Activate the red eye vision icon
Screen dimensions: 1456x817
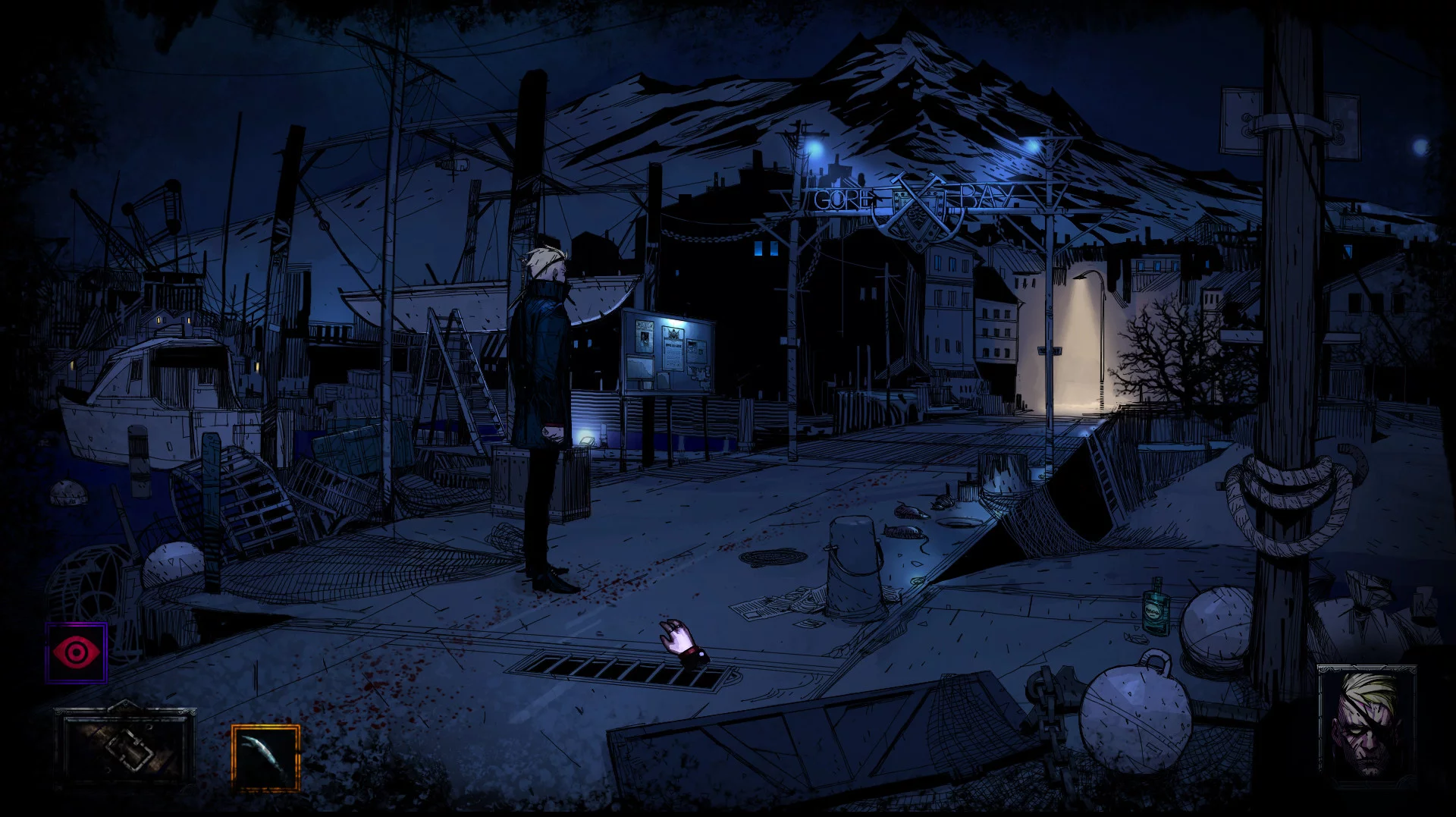[76, 652]
